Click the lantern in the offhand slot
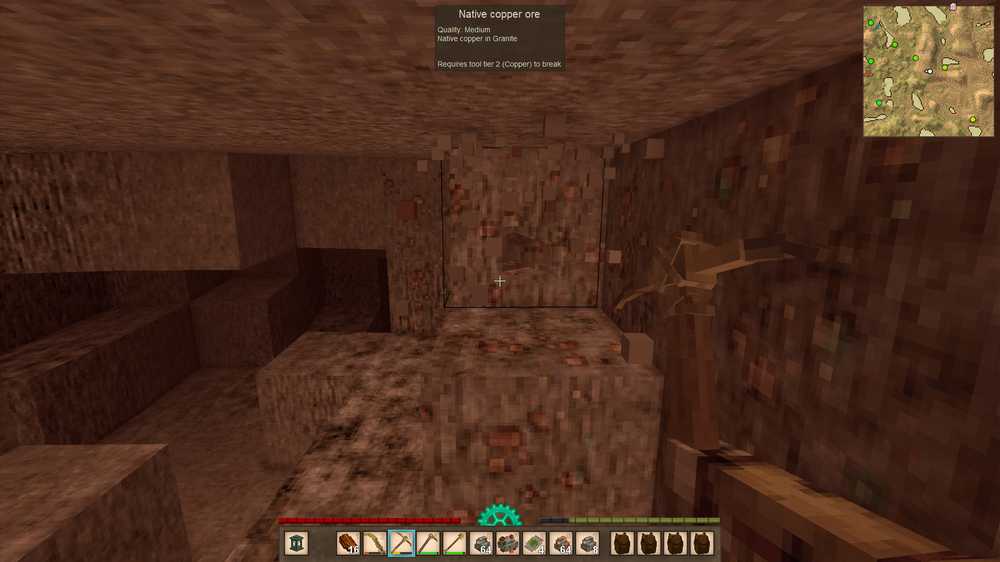 coord(296,543)
